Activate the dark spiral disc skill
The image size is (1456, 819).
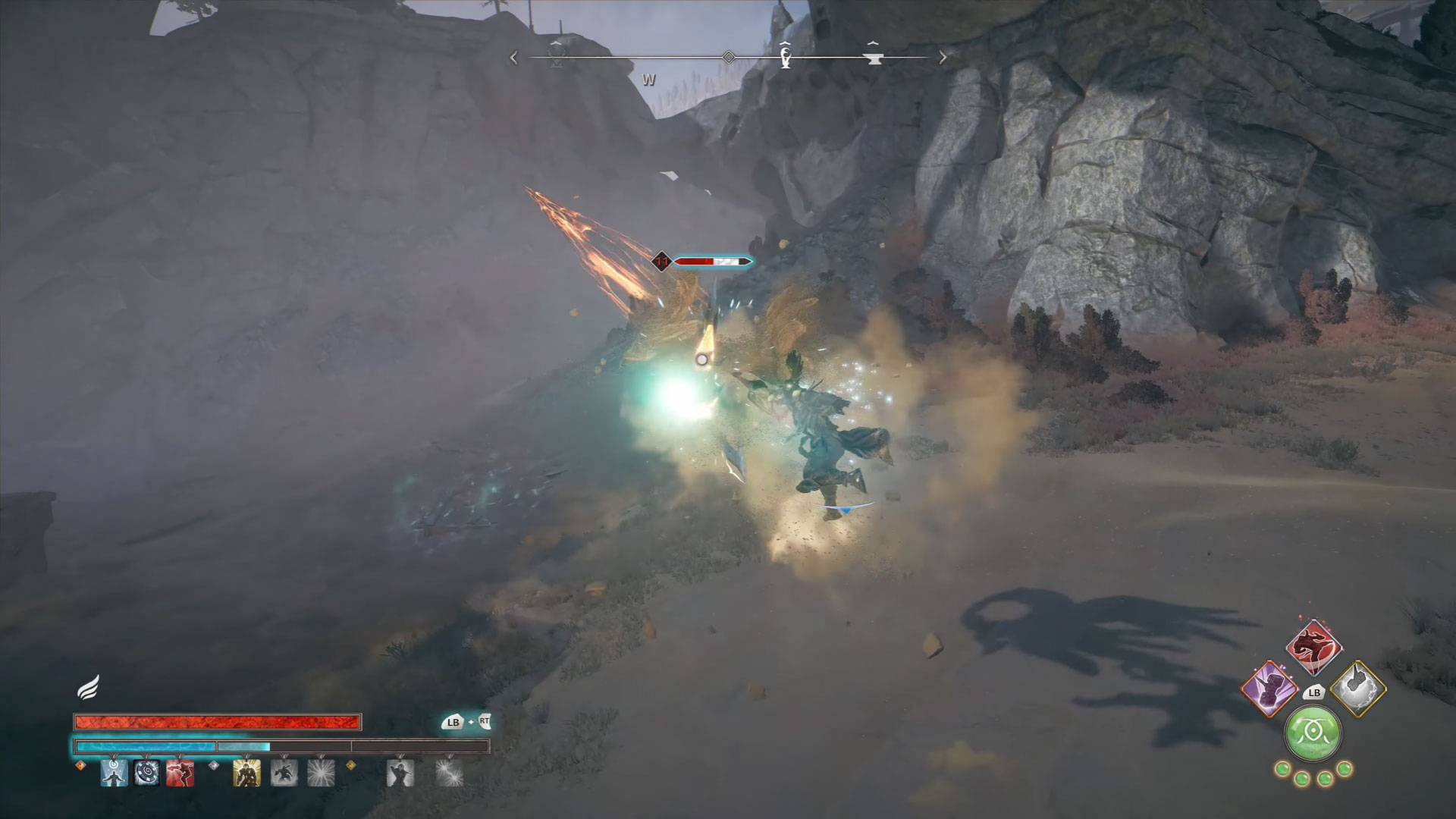[146, 773]
